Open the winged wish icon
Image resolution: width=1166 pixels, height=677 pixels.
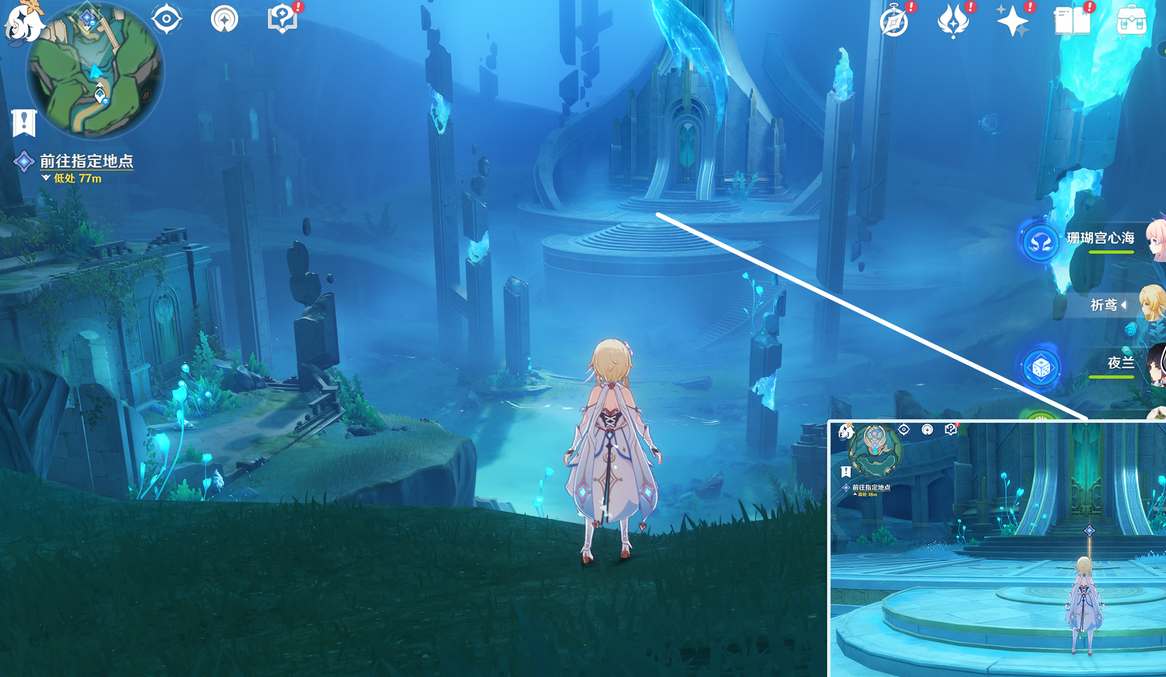952,21
